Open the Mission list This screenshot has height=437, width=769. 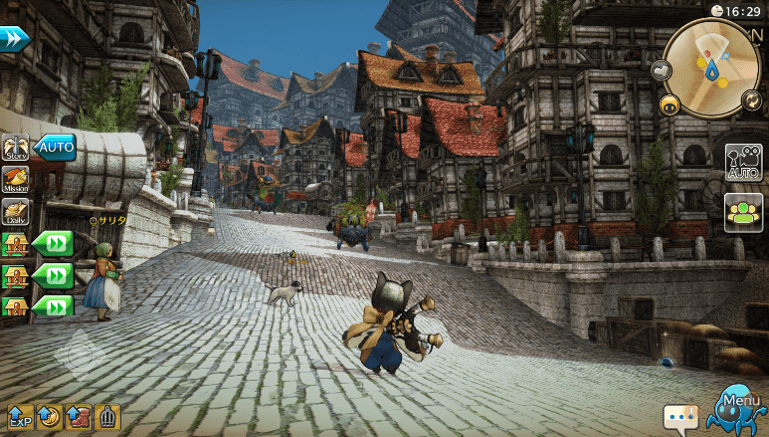[x=15, y=180]
